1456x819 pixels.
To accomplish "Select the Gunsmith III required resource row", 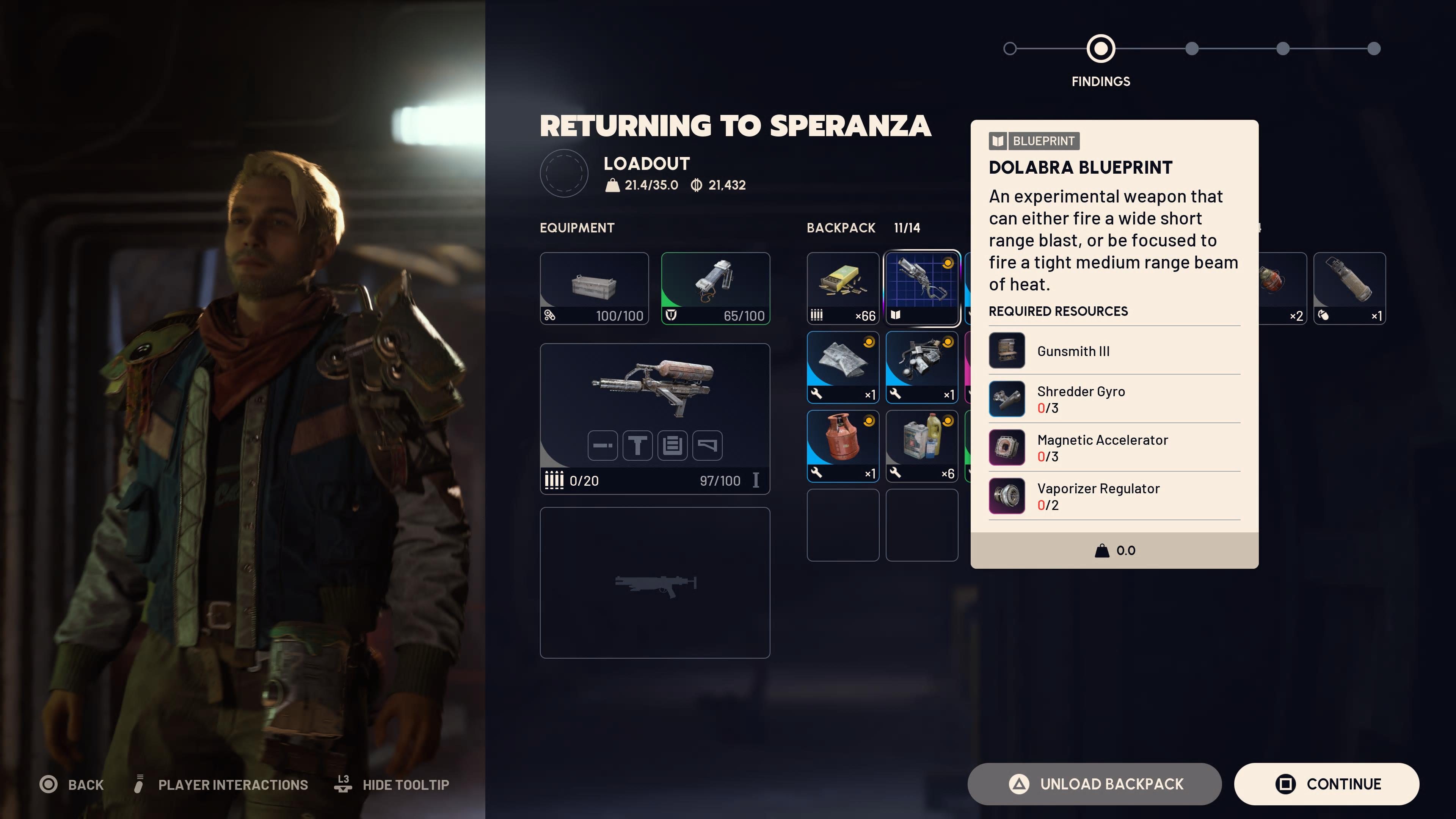I will (1114, 351).
